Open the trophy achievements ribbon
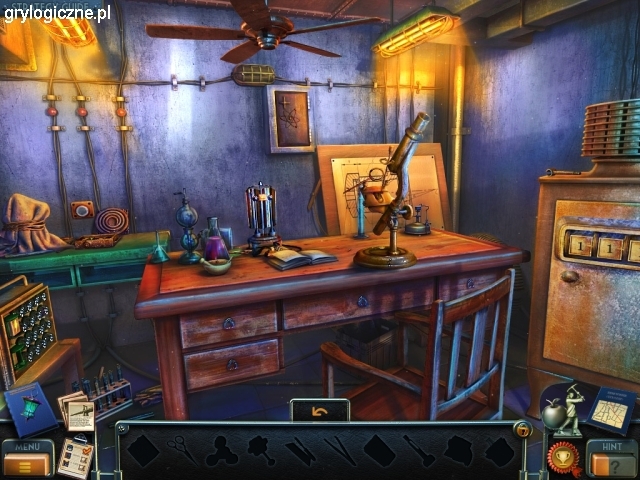This screenshot has height=480, width=640. pos(563,458)
